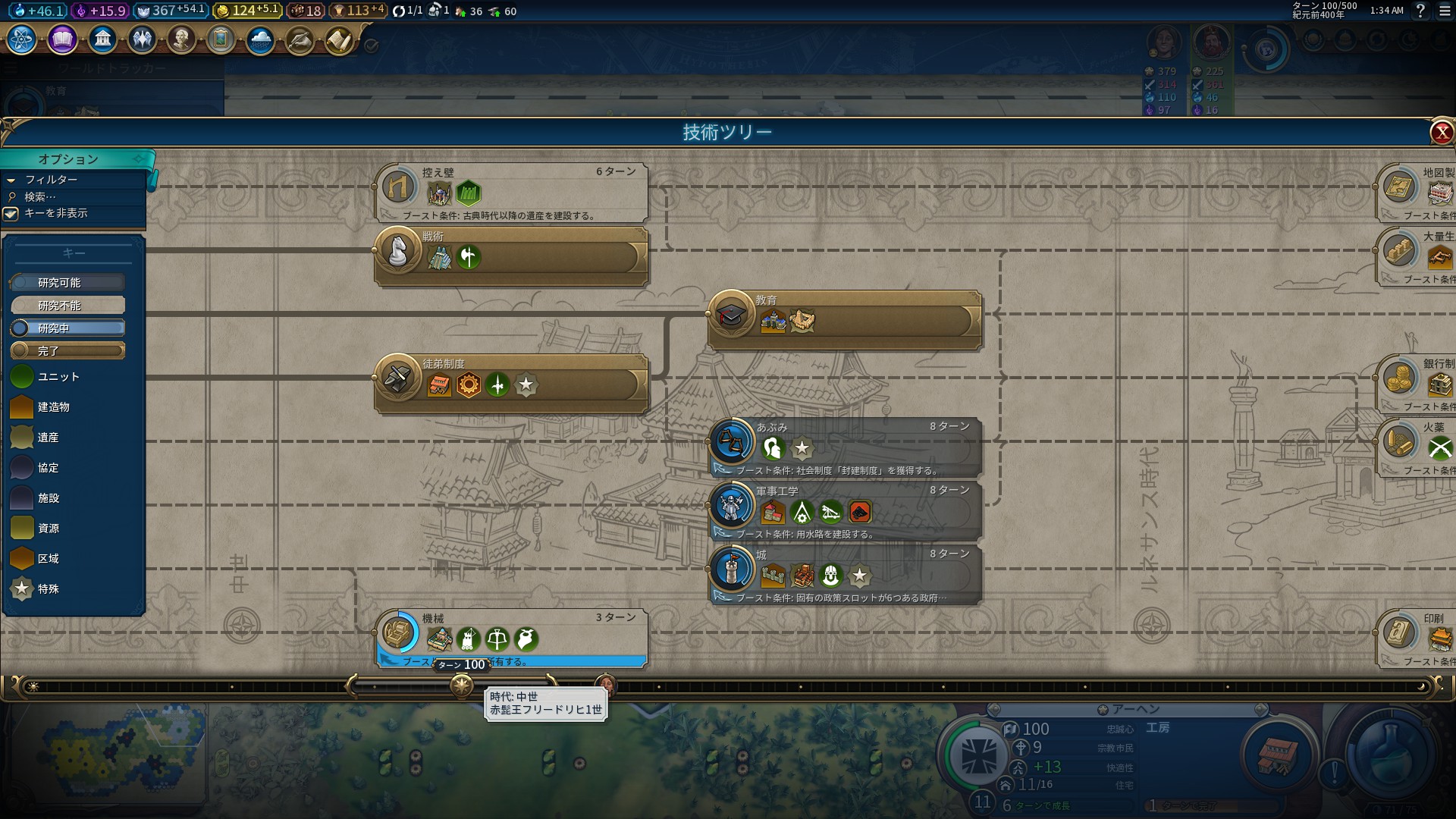
Task: Open the culture civics tree button
Action: coord(62,39)
